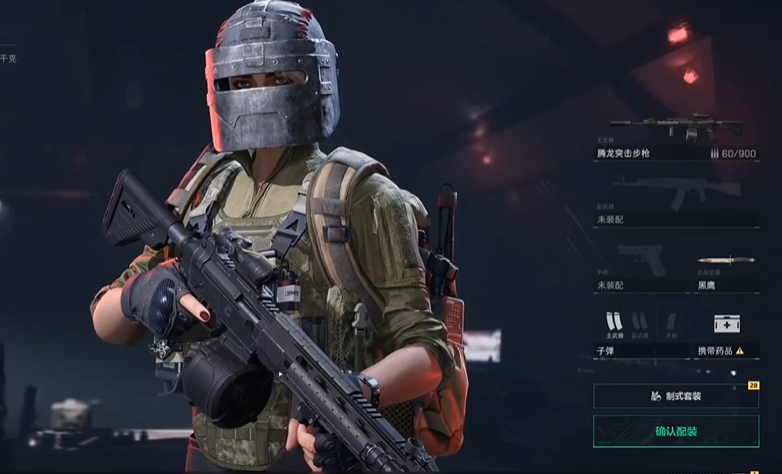This screenshot has height=474, width=782.
Task: Open the 携带药品 medical supplies slot
Action: click(727, 333)
